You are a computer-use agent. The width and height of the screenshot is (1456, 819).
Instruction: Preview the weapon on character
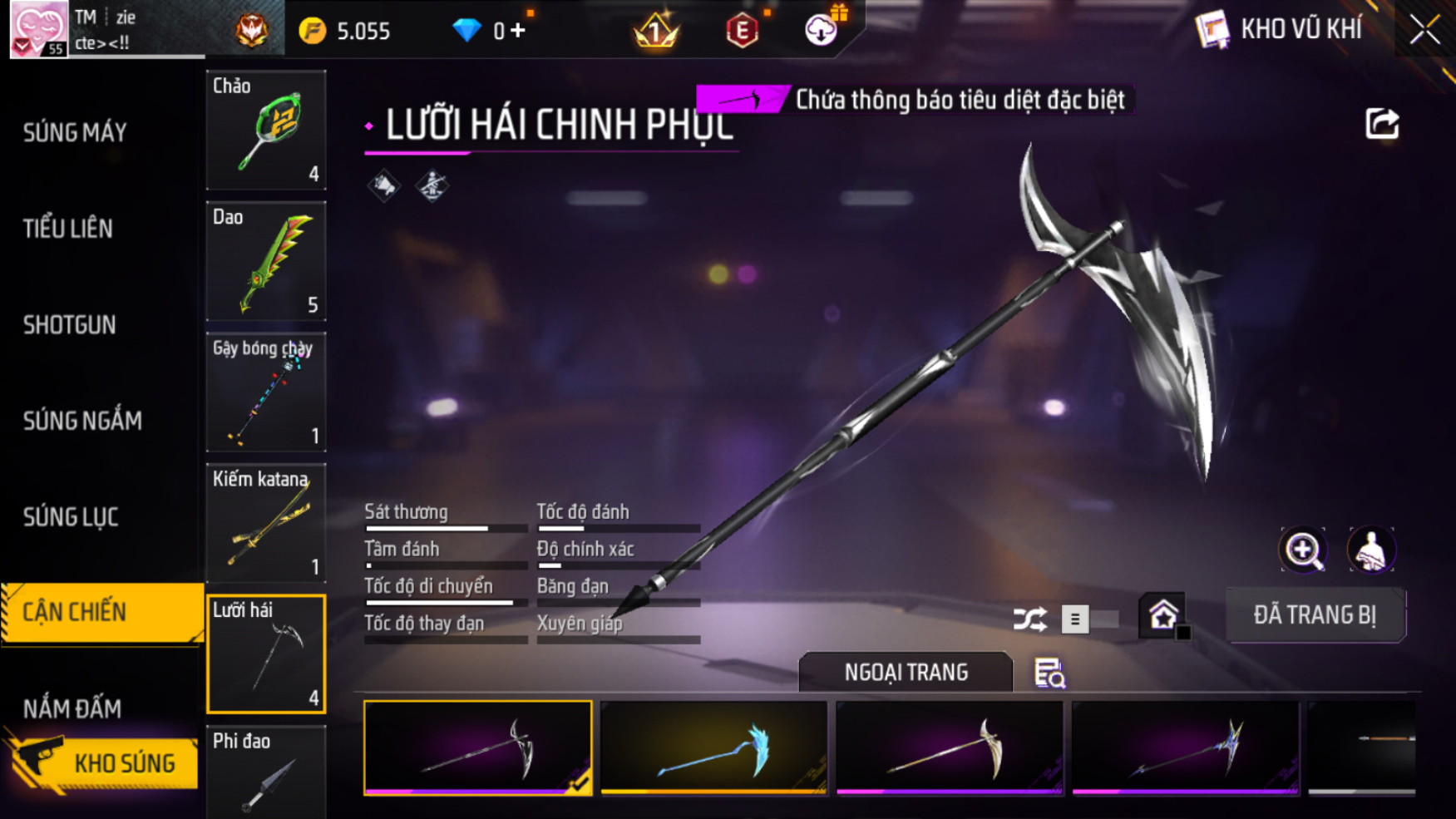tap(1370, 550)
